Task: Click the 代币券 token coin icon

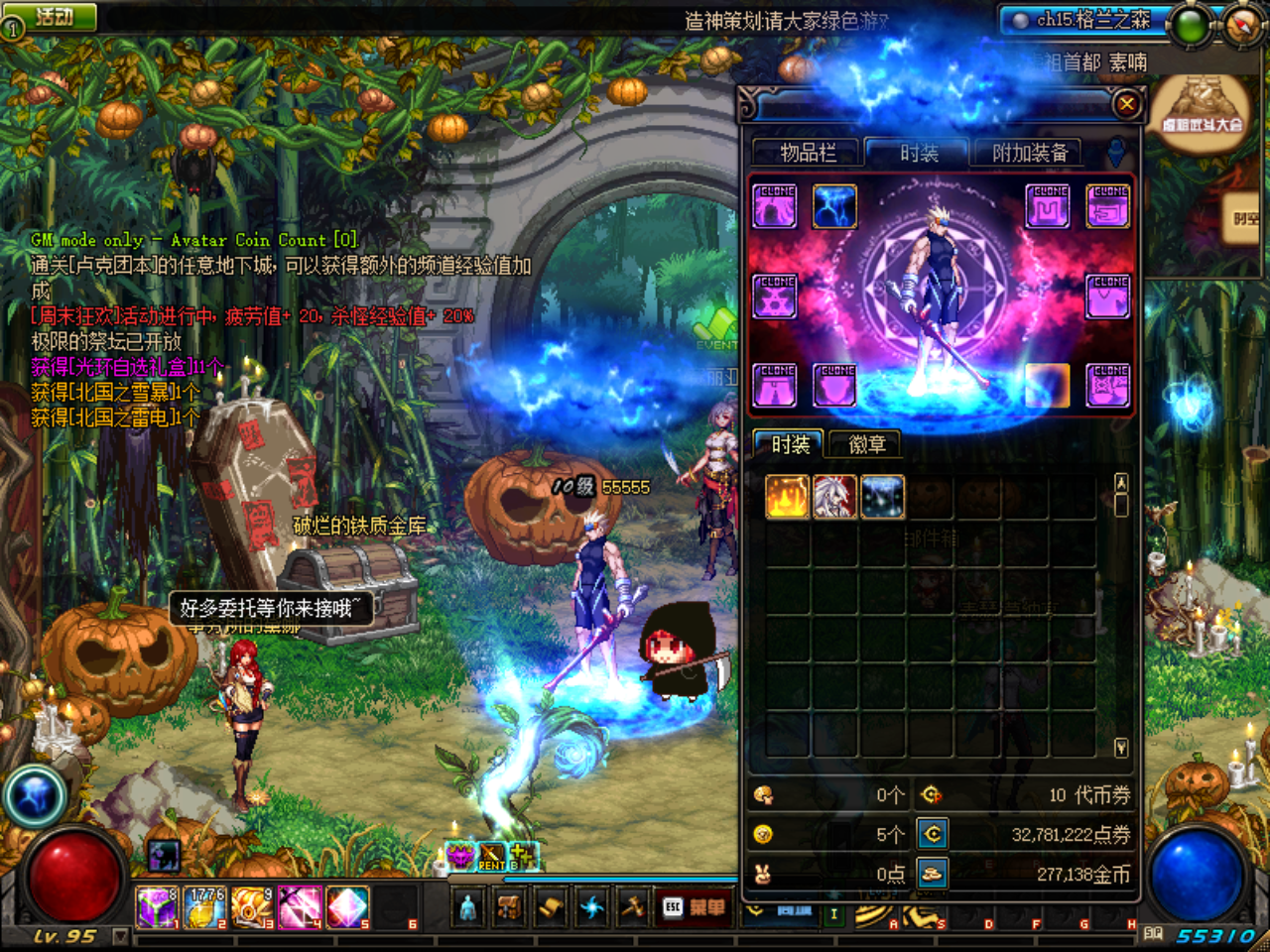Action: pyautogui.click(x=931, y=795)
